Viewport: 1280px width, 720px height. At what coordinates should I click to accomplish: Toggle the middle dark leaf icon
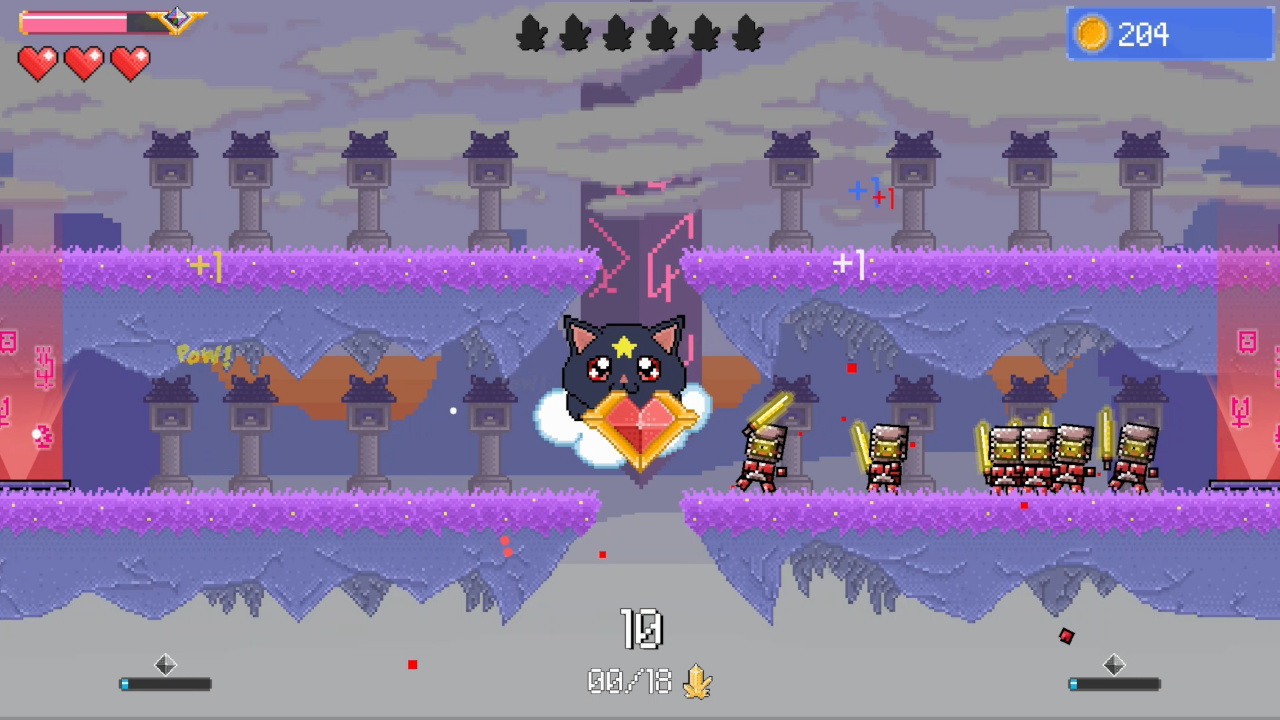(618, 33)
